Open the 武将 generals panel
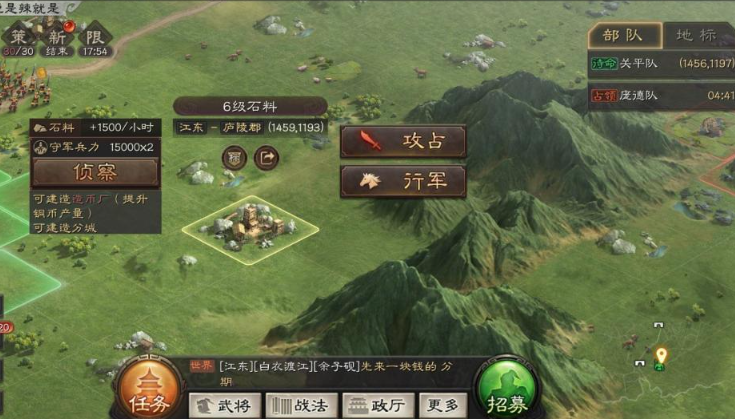The height and width of the screenshot is (419, 735). tap(225, 405)
